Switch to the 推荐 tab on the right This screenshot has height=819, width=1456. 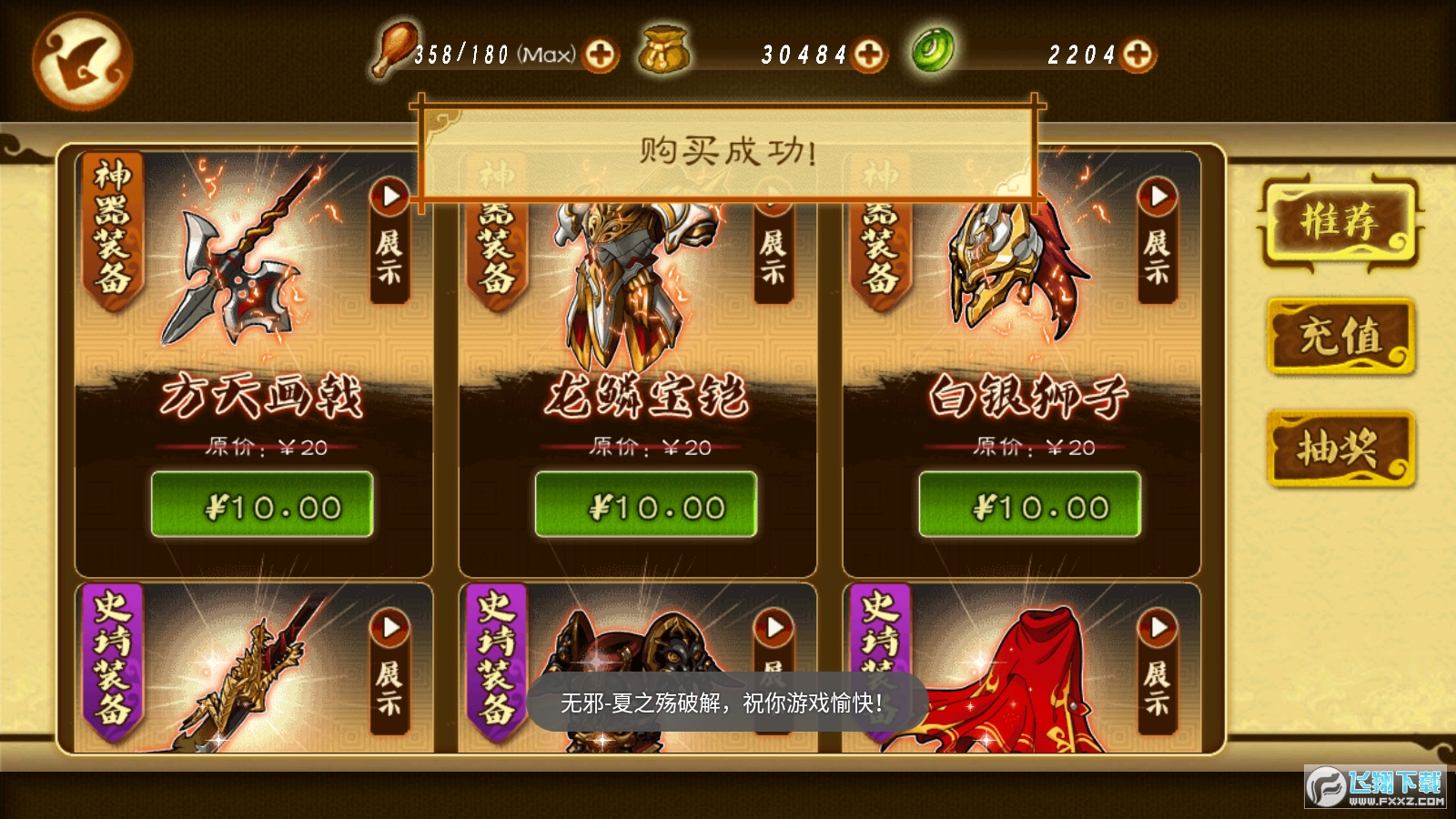tap(1341, 222)
